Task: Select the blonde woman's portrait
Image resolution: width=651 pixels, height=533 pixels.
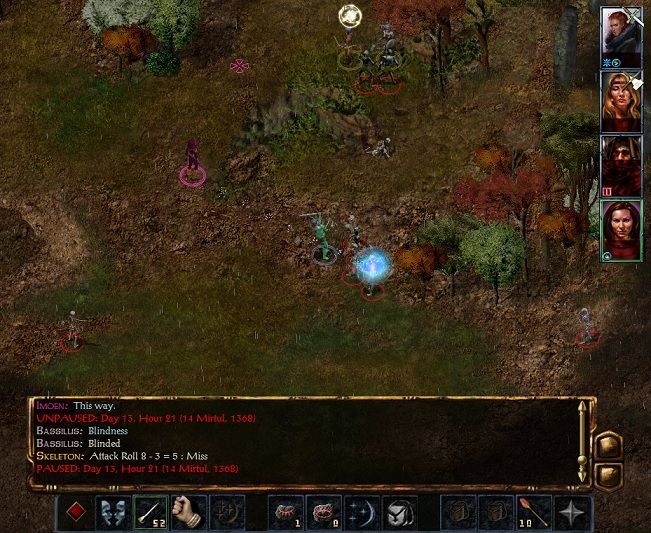Action: click(x=620, y=100)
